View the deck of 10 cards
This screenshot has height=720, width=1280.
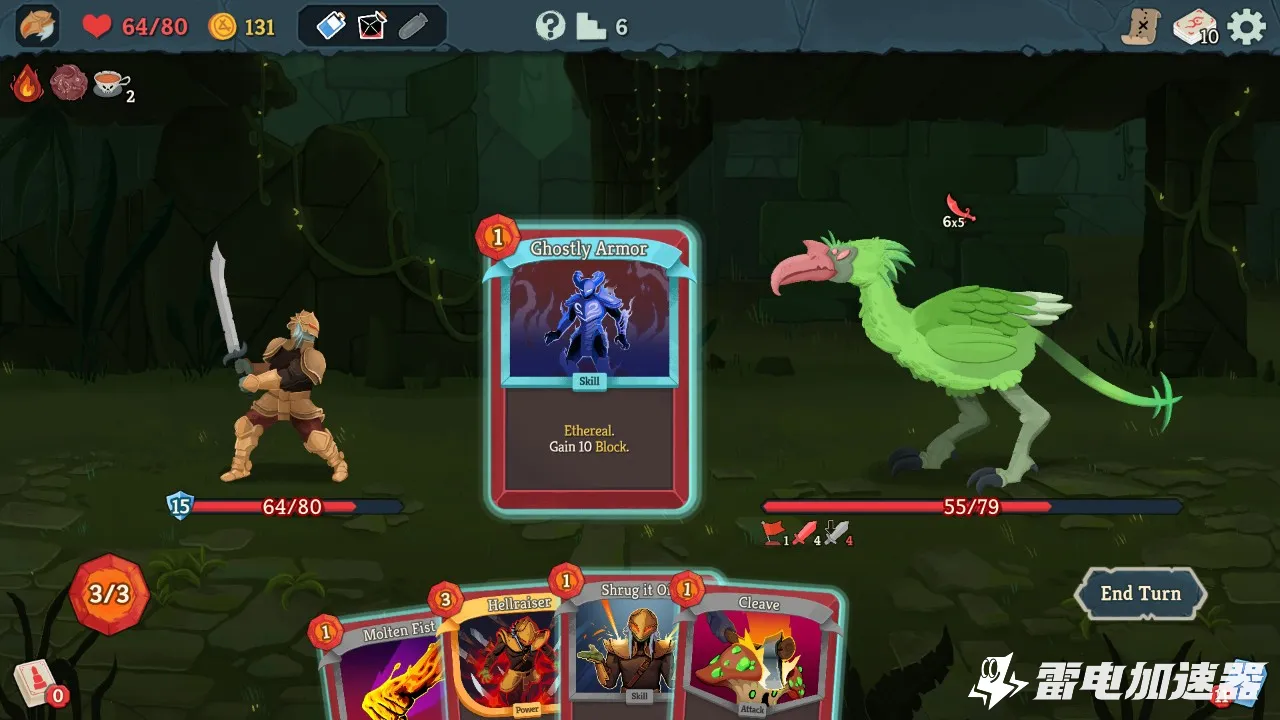(1194, 27)
